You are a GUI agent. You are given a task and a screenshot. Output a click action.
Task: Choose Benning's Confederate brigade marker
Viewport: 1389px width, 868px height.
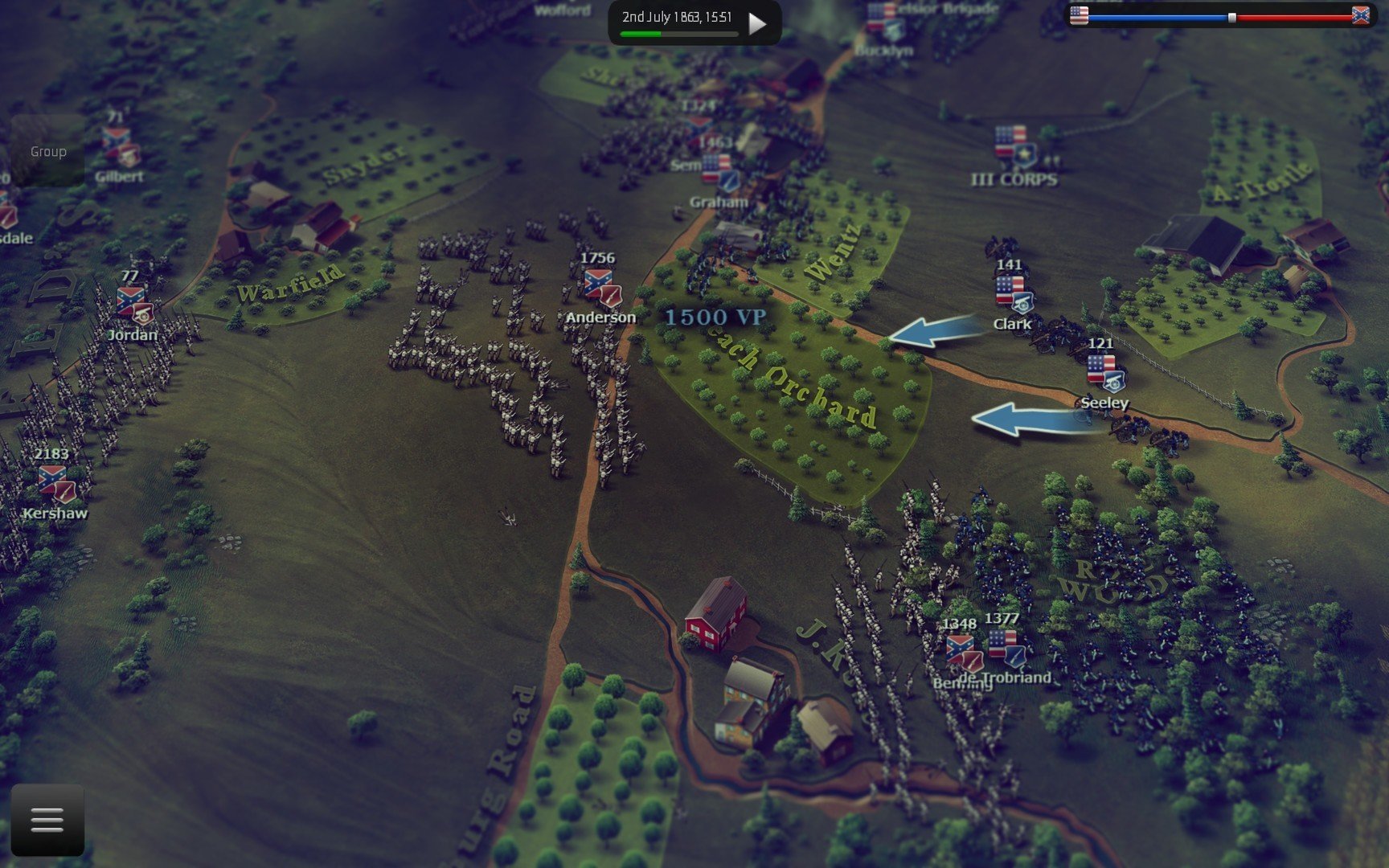point(964,653)
